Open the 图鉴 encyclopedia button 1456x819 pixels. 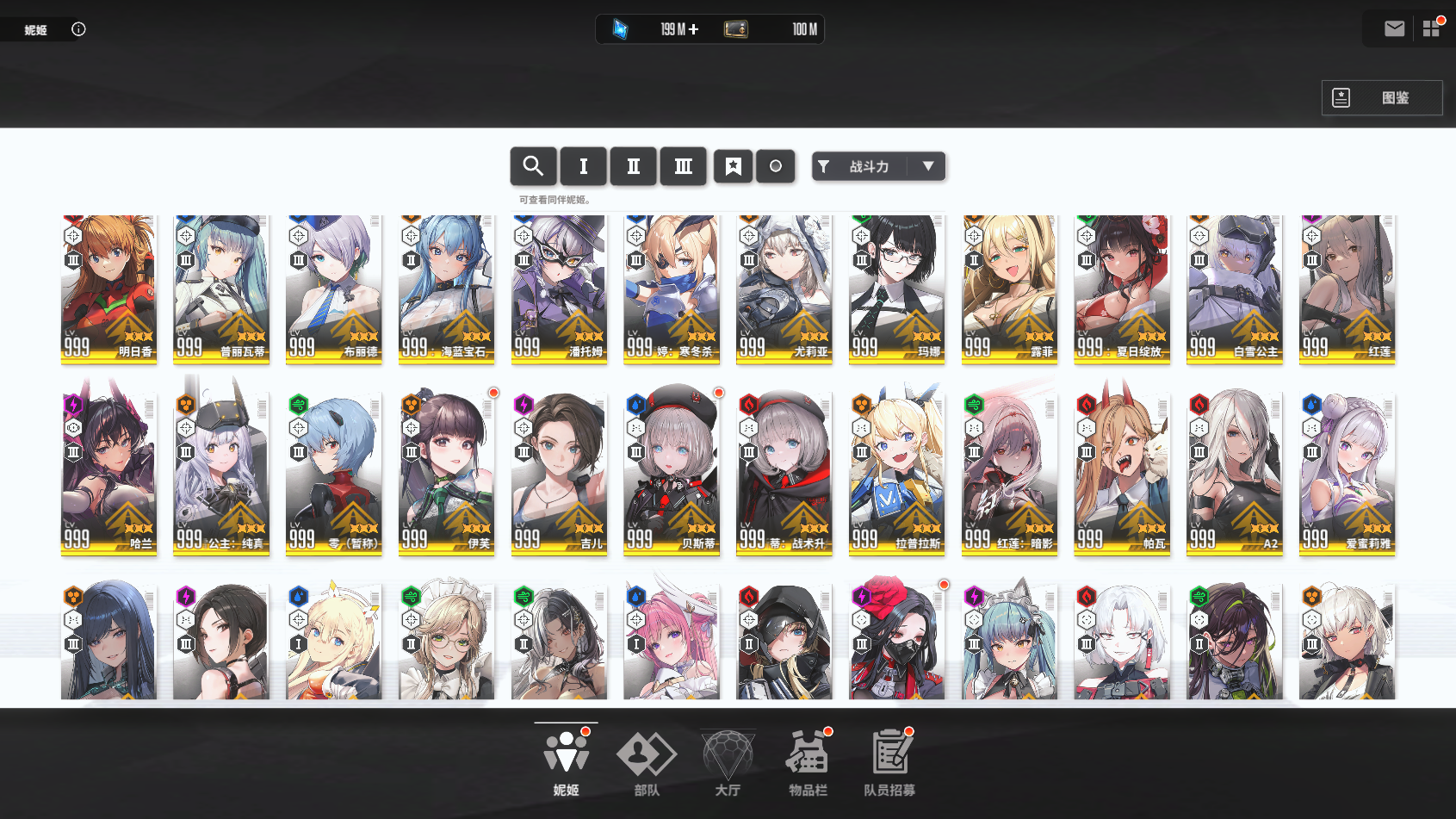[x=1381, y=98]
